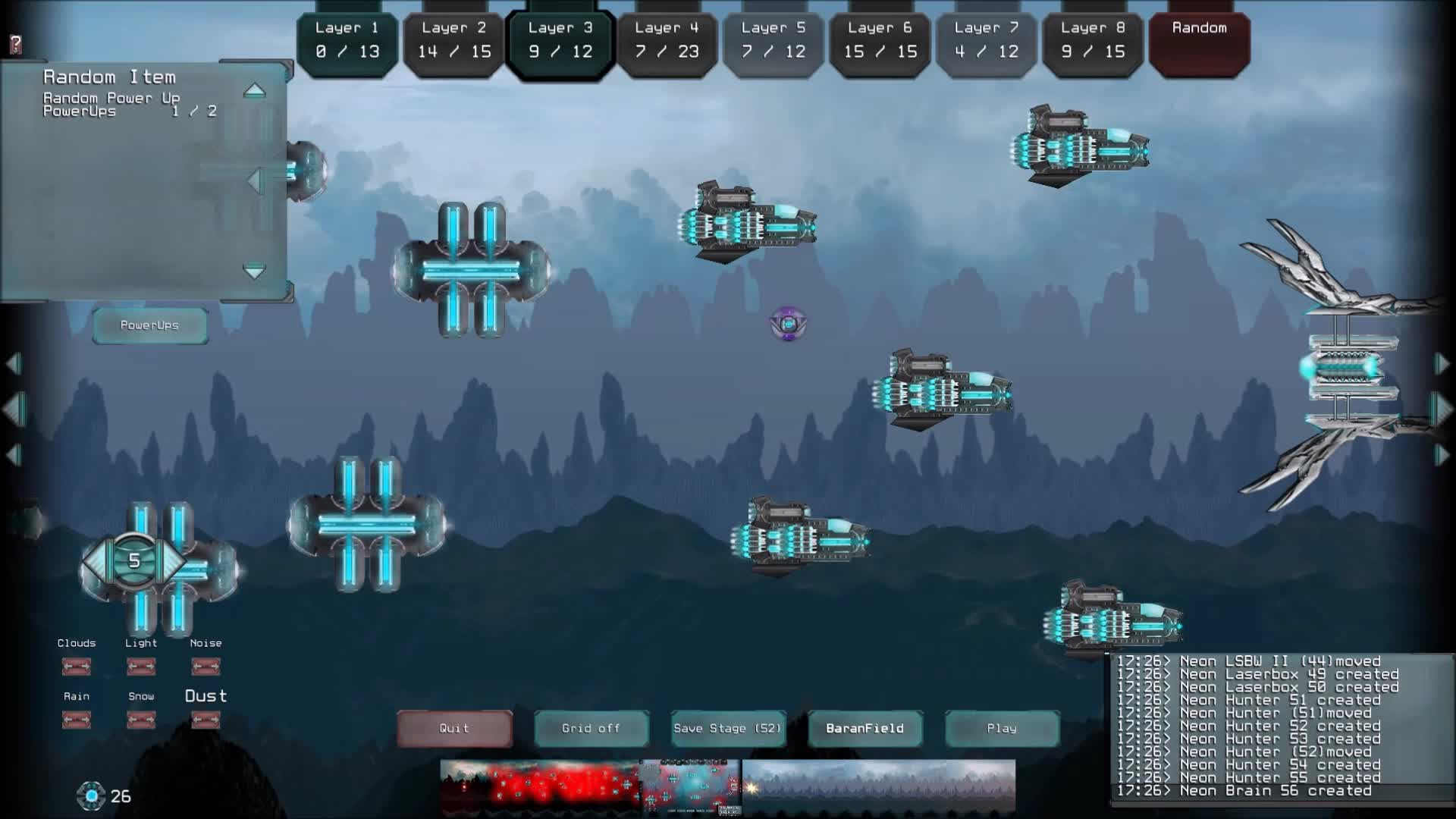
Task: Click the gear icon beside the 26 counter
Action: 92,795
